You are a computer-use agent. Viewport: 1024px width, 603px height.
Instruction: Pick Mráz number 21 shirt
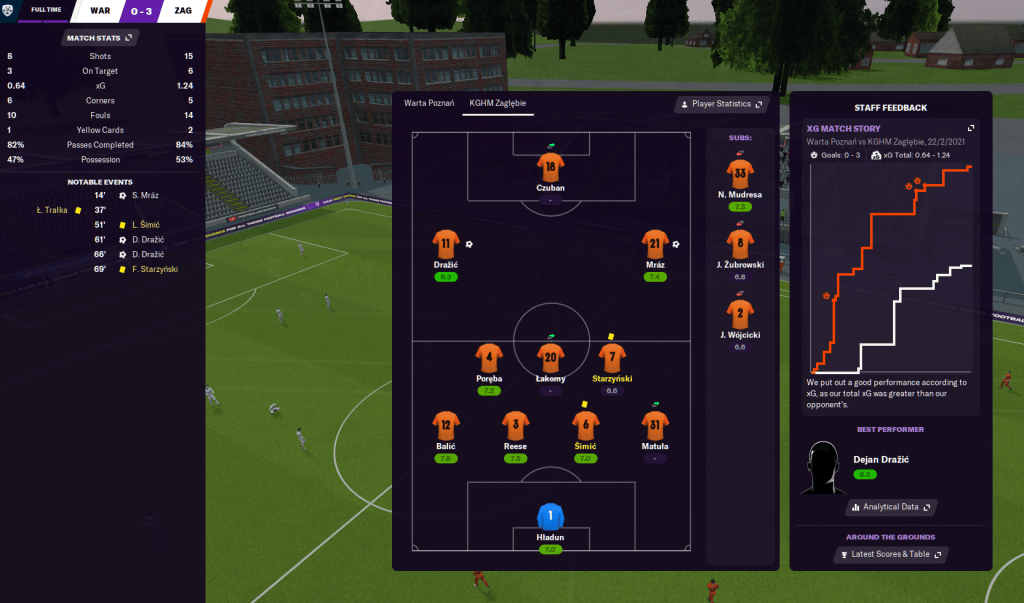655,243
